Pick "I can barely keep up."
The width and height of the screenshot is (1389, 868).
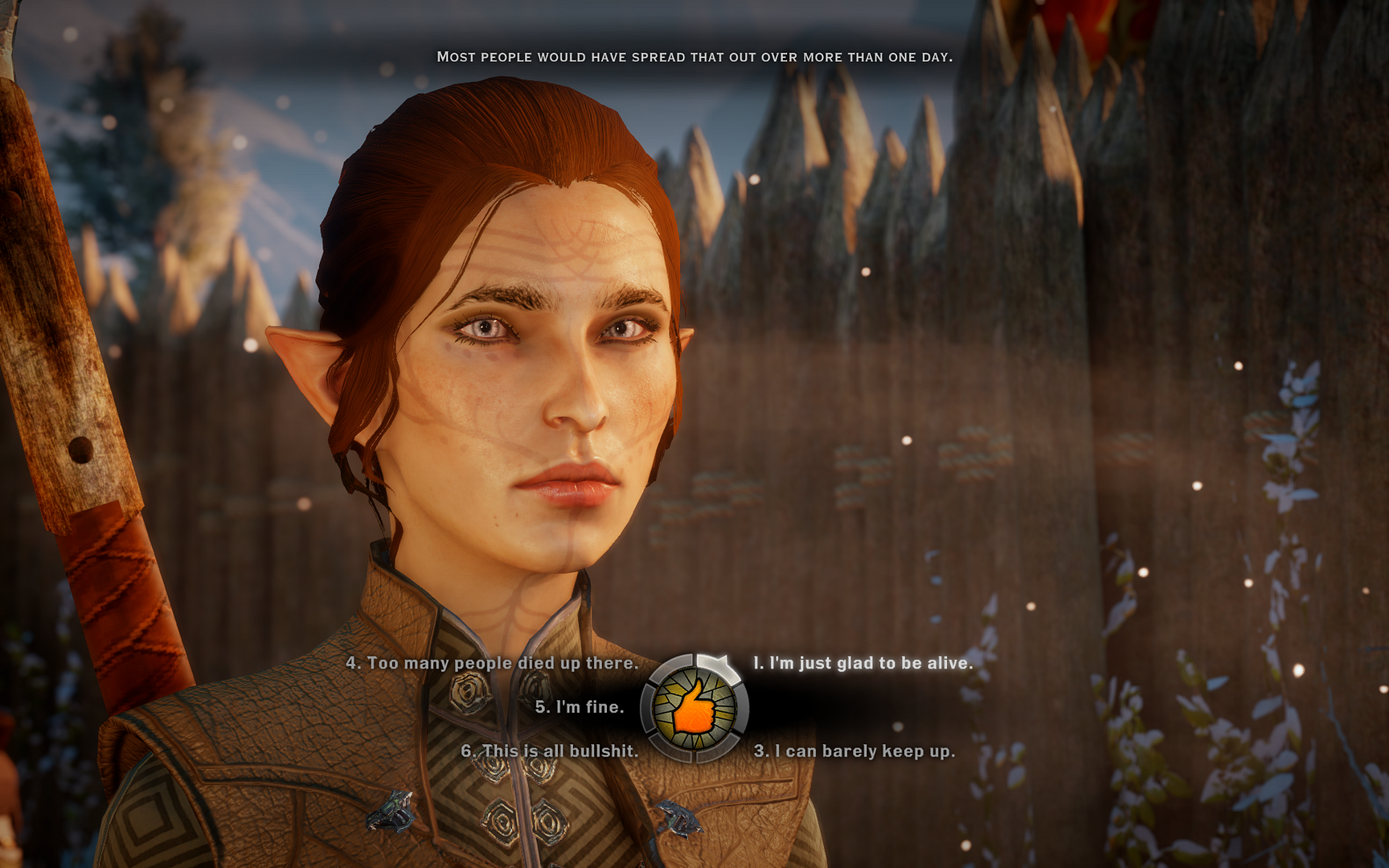coord(854,752)
